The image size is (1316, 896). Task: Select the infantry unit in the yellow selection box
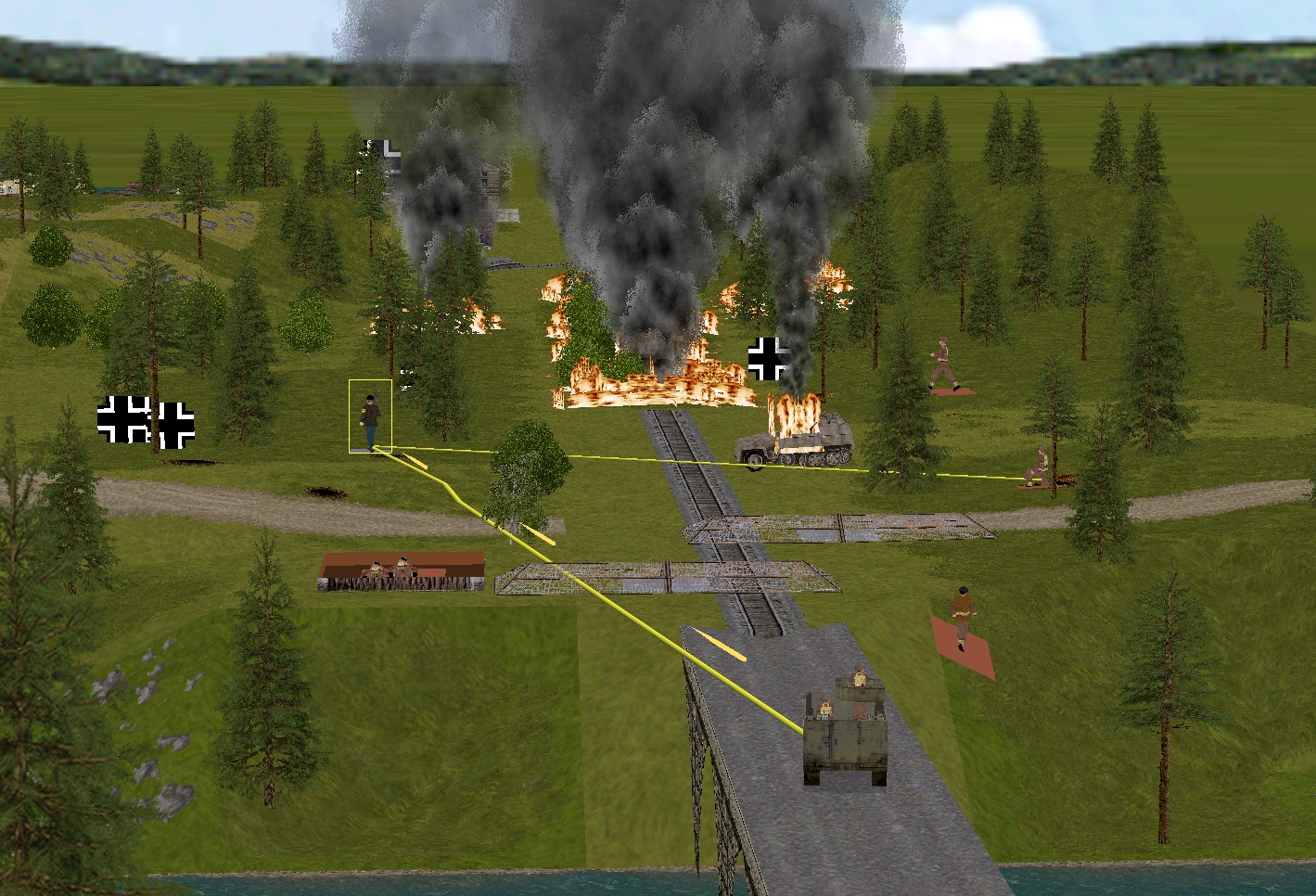pyautogui.click(x=370, y=419)
